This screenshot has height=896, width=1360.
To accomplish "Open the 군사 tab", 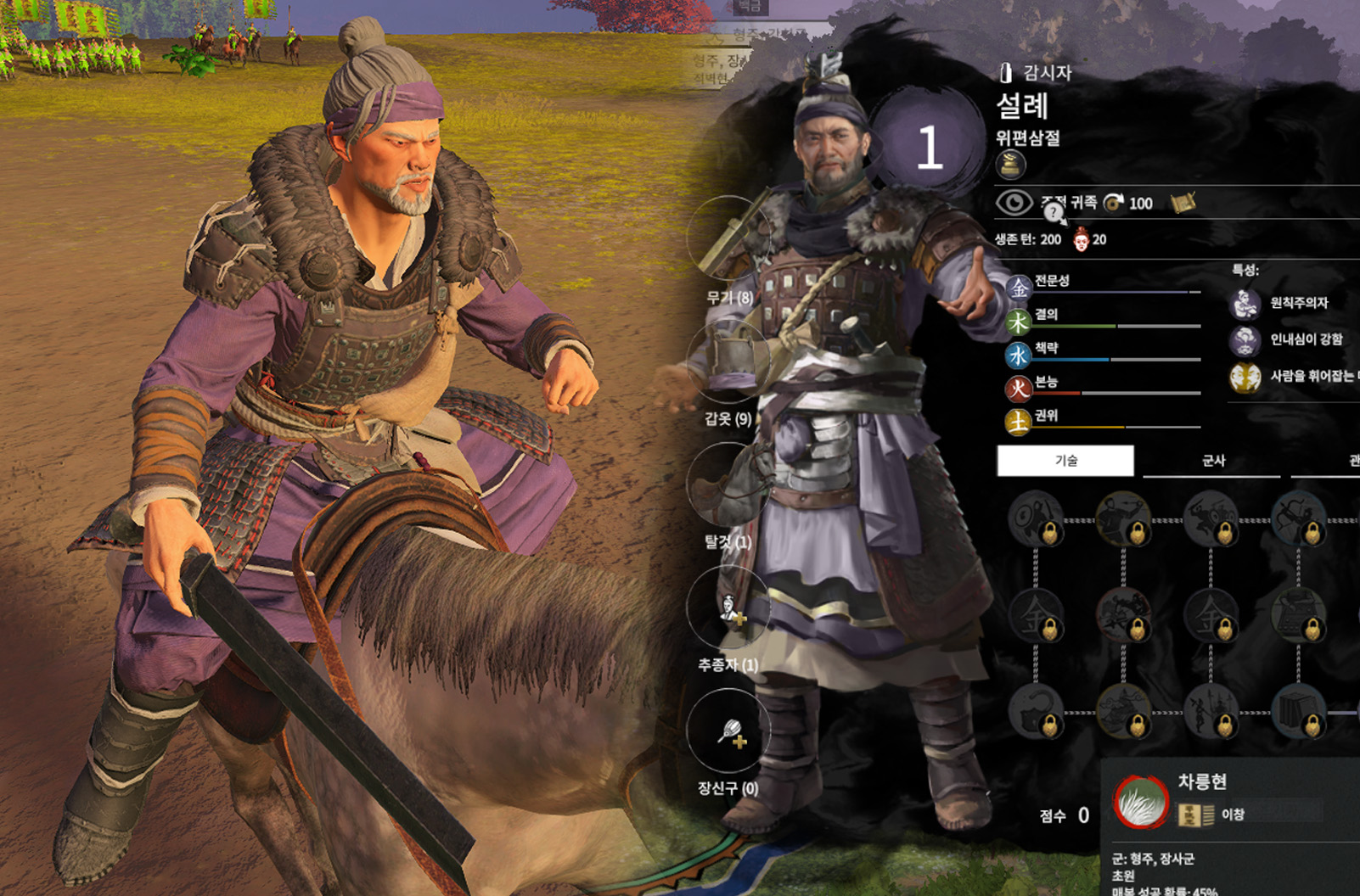I will point(1212,461).
